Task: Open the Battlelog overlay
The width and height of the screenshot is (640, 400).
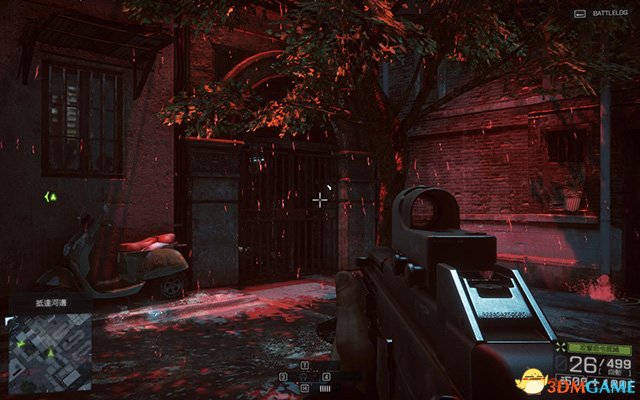Action: click(x=600, y=13)
